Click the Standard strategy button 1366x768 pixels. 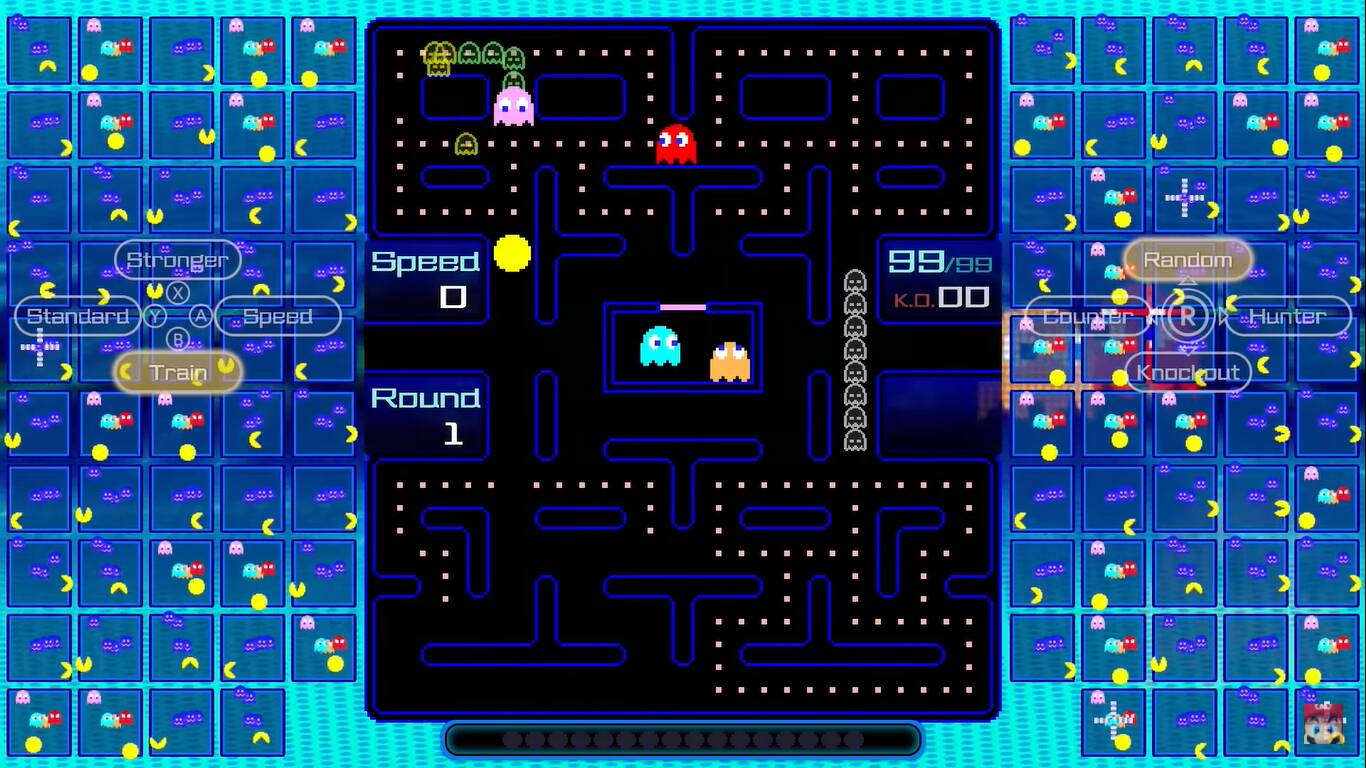pos(76,316)
